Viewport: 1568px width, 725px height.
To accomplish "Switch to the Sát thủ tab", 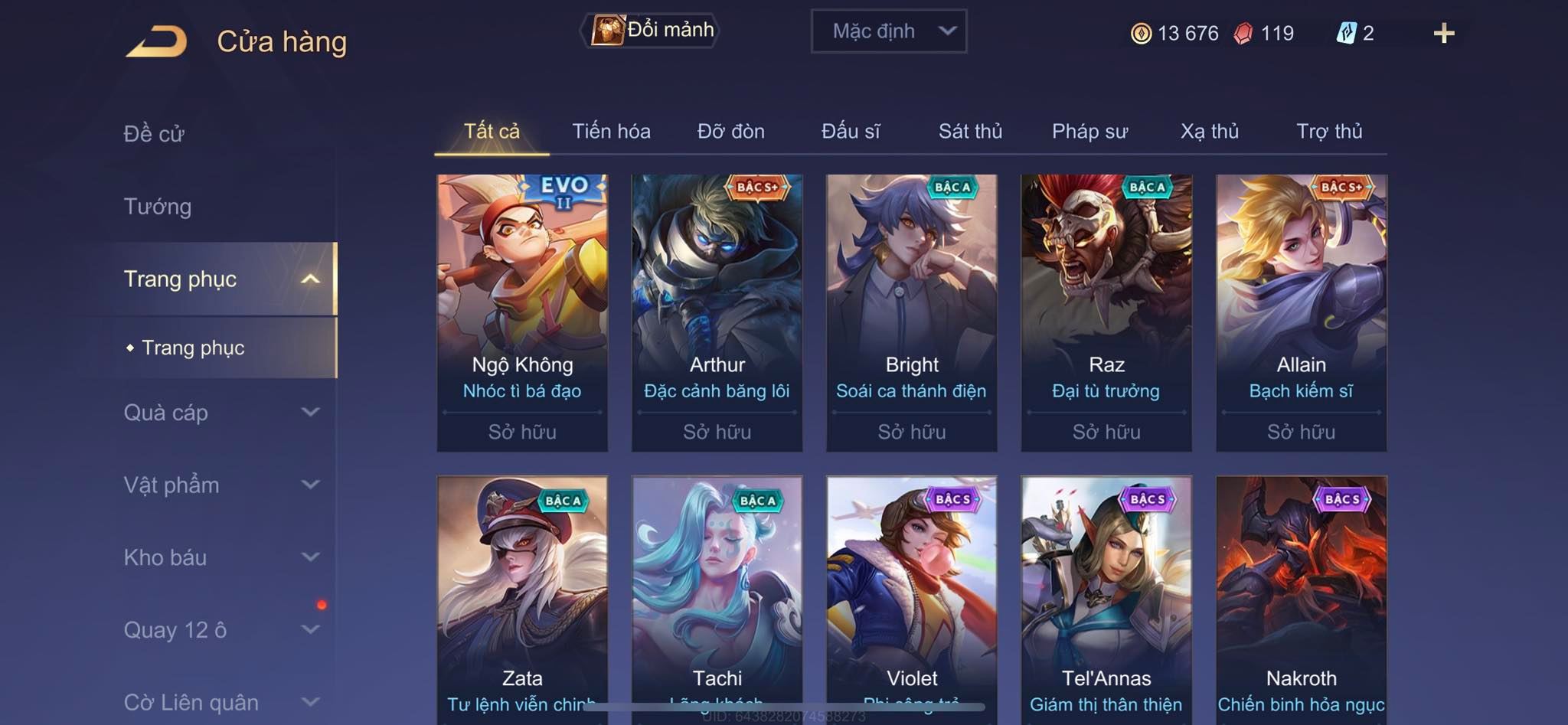I will pyautogui.click(x=970, y=132).
